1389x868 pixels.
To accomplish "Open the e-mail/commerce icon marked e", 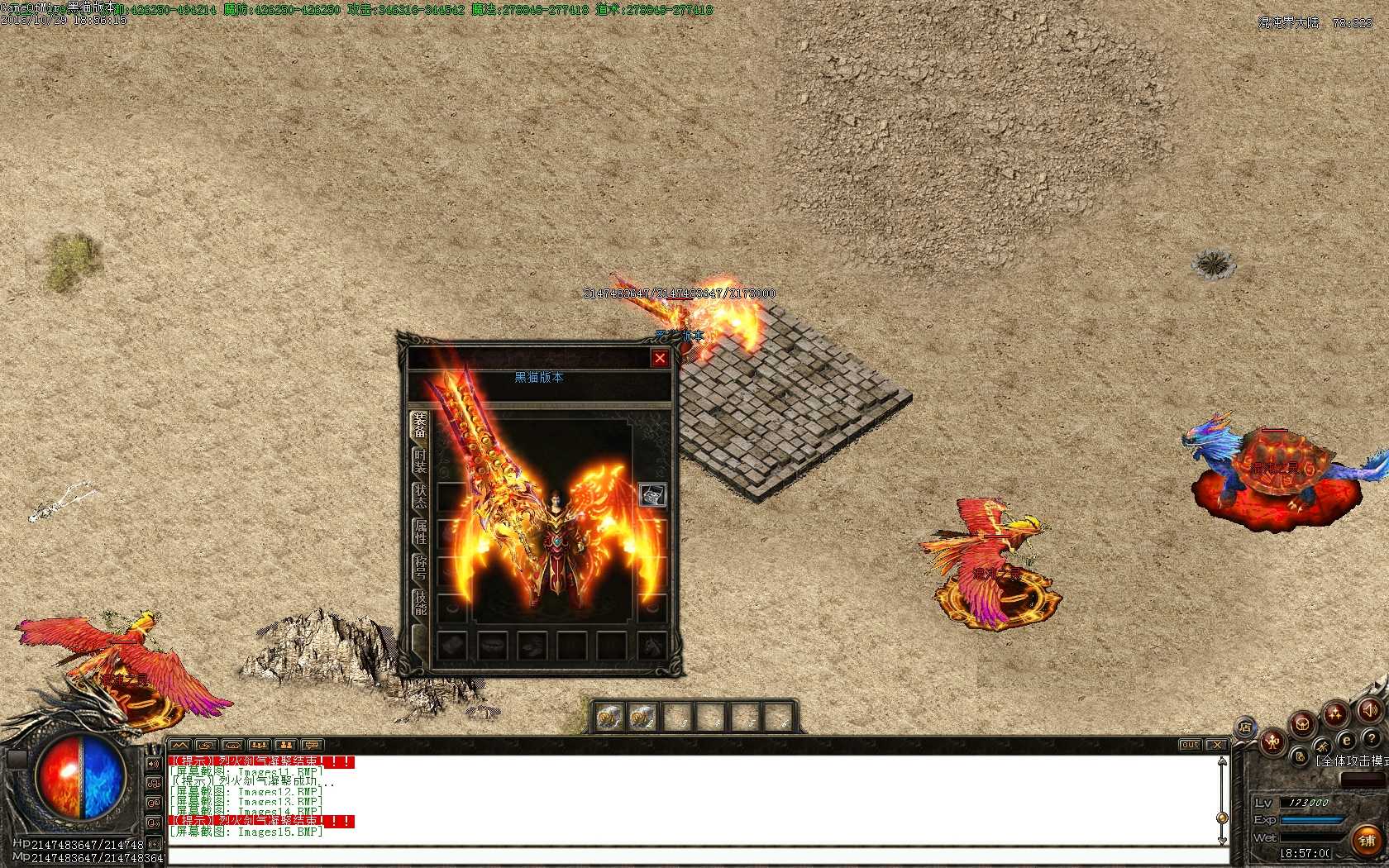I will (x=1346, y=741).
